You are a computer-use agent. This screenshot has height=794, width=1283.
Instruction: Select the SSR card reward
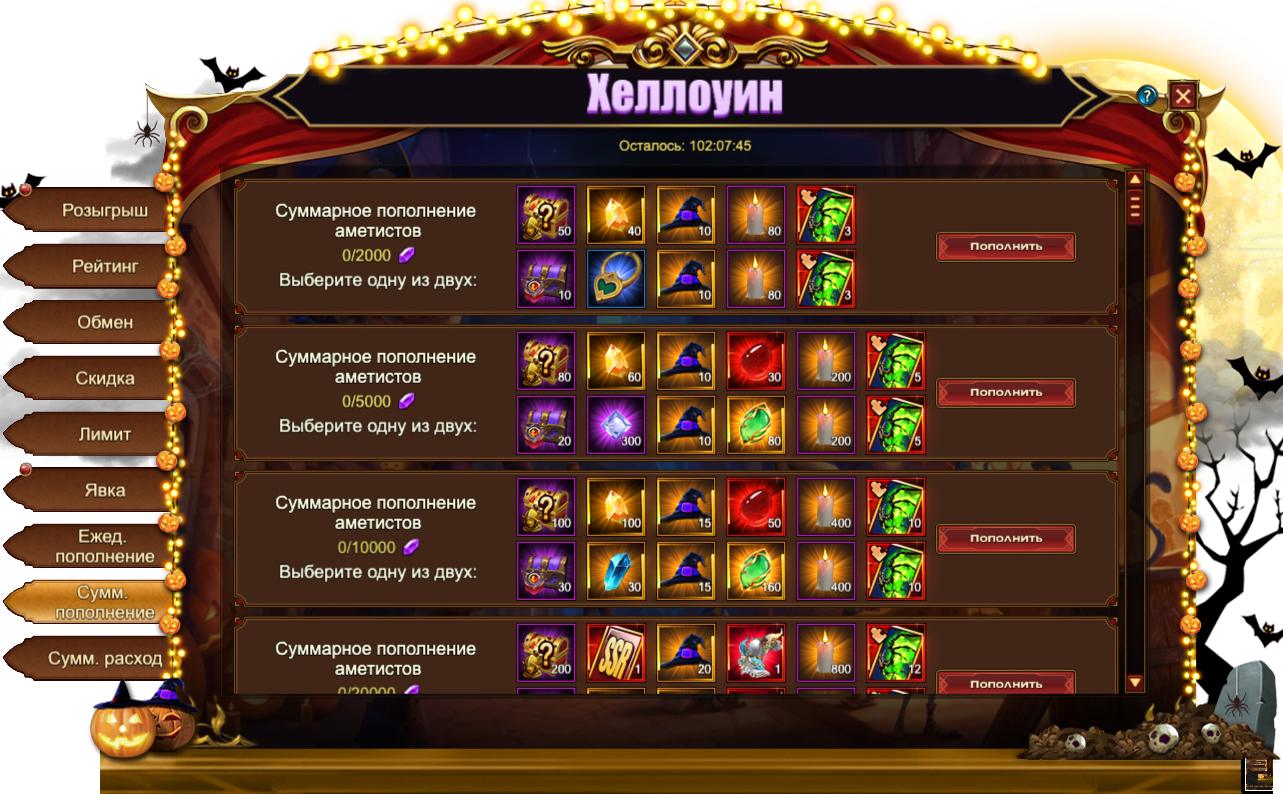(616, 653)
